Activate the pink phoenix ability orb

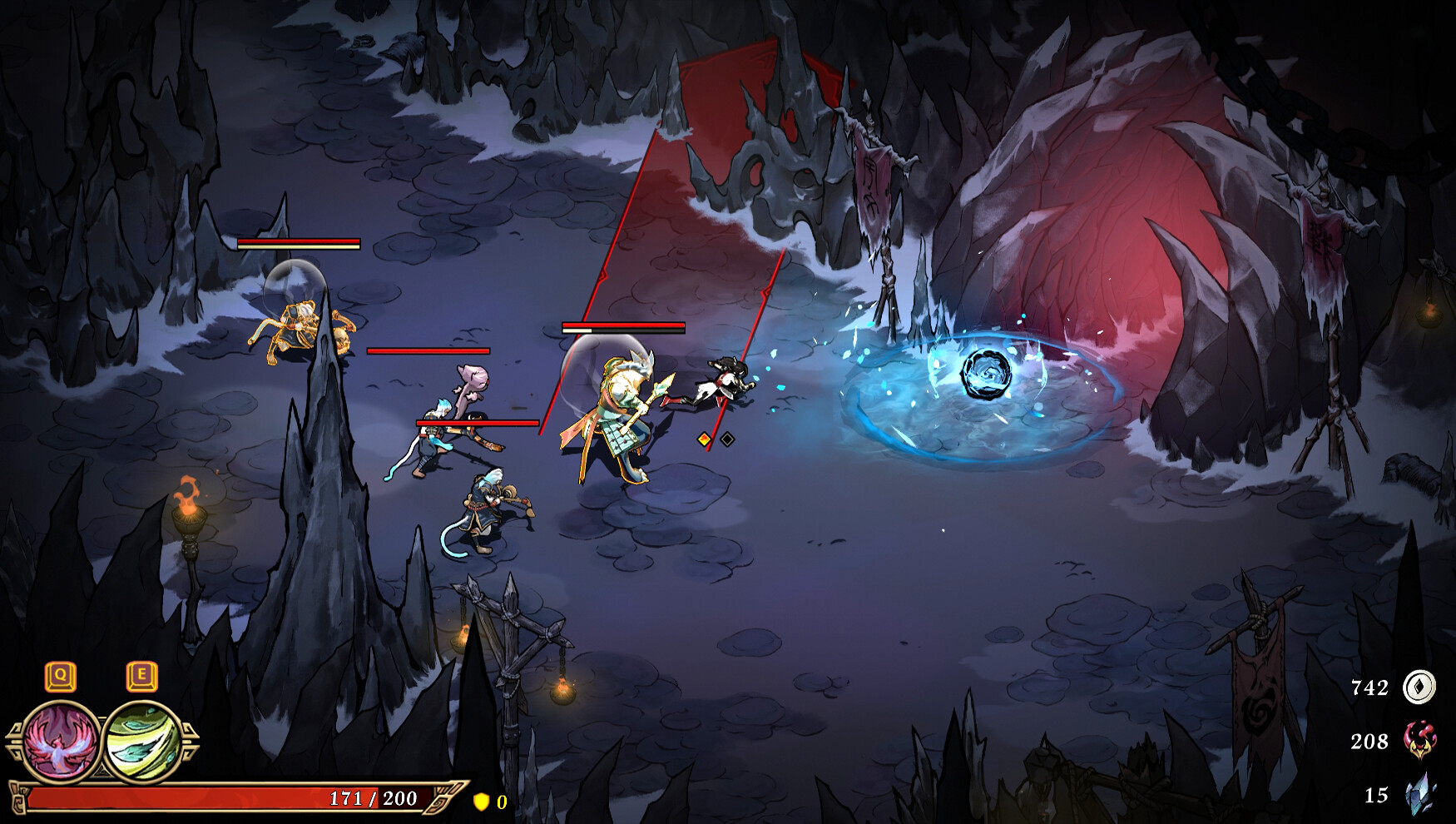[61, 741]
